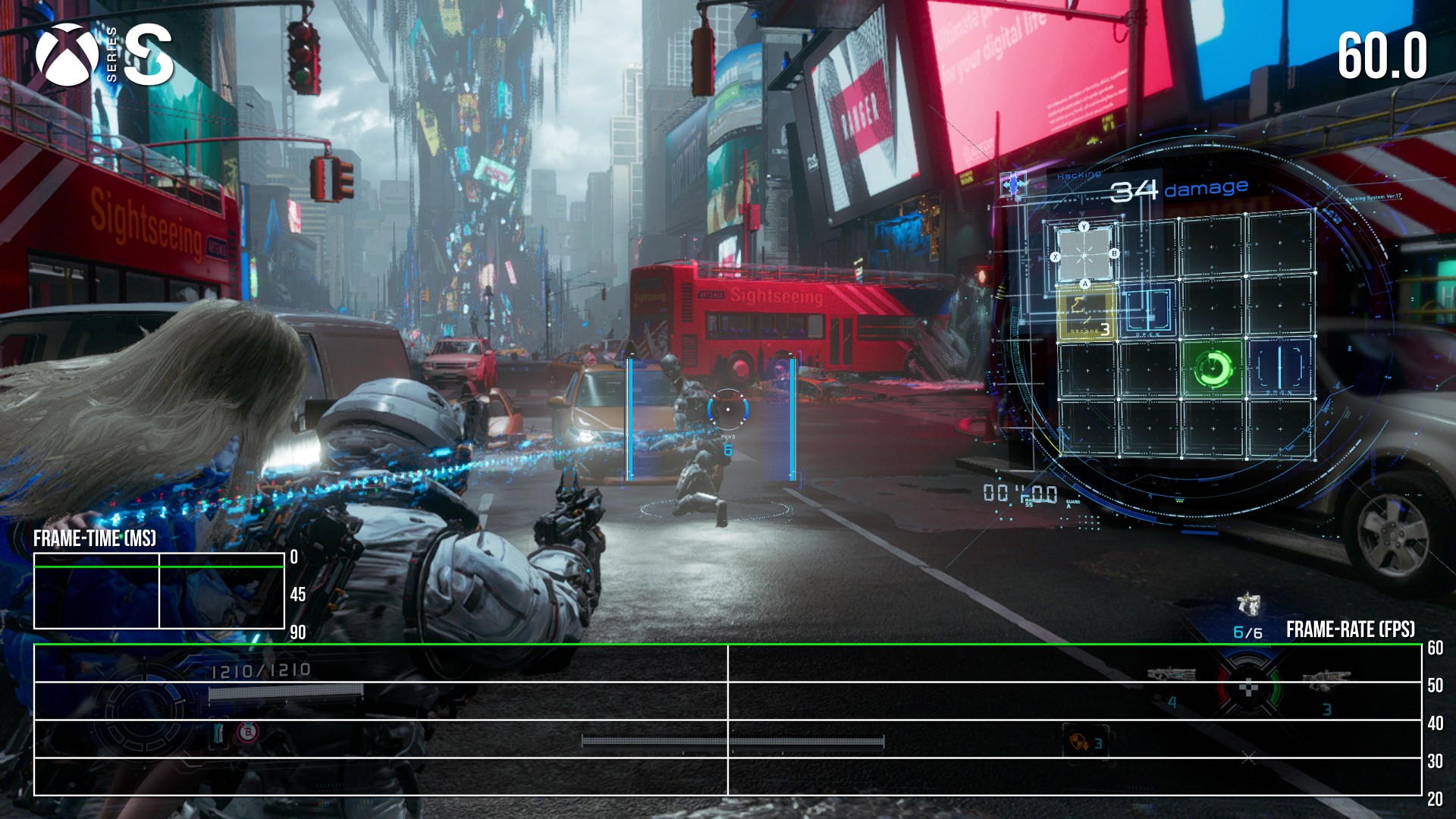Click the blue Open node beside yellow tile
This screenshot has height=819, width=1456.
point(1149,312)
